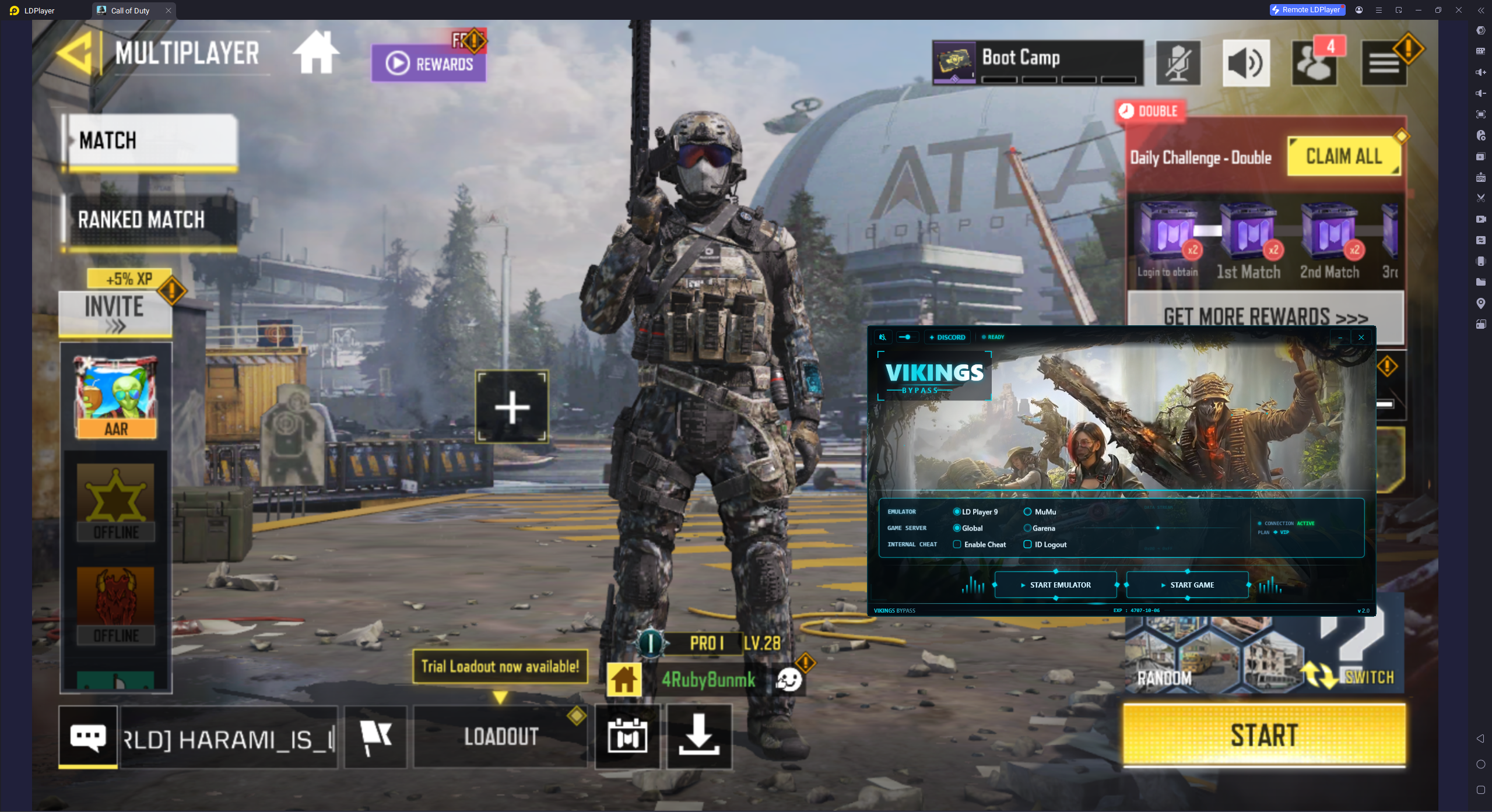Select the Garena game server radio button

[1027, 528]
